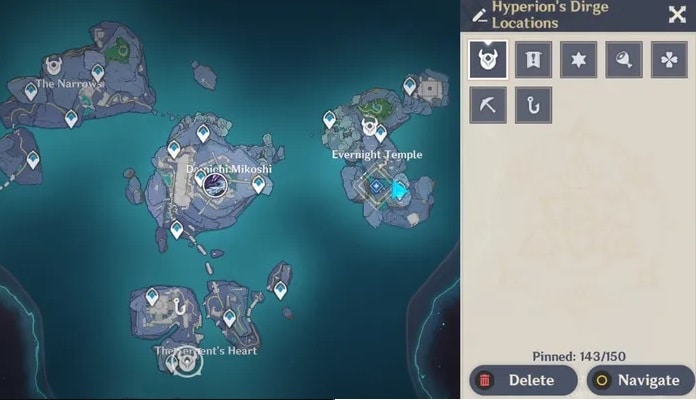Pick the six-pointed star pin icon

click(x=579, y=59)
